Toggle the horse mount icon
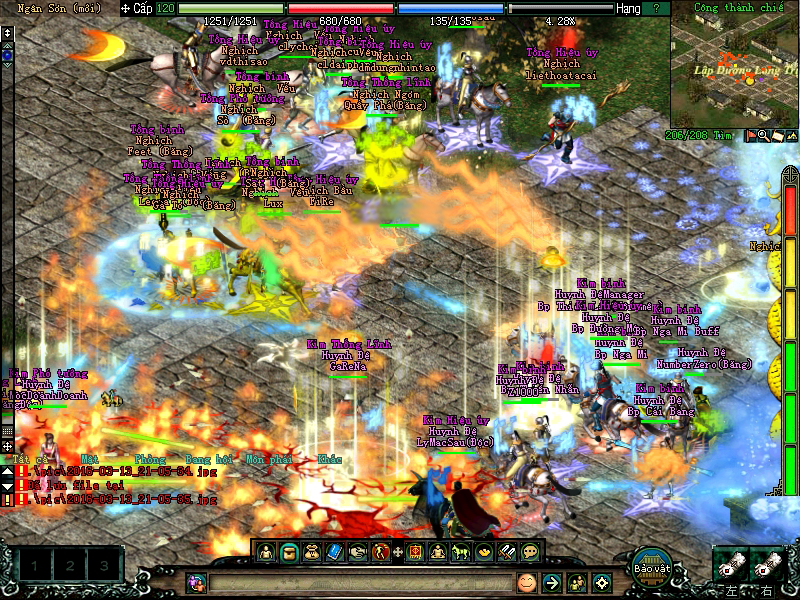 [x=461, y=551]
